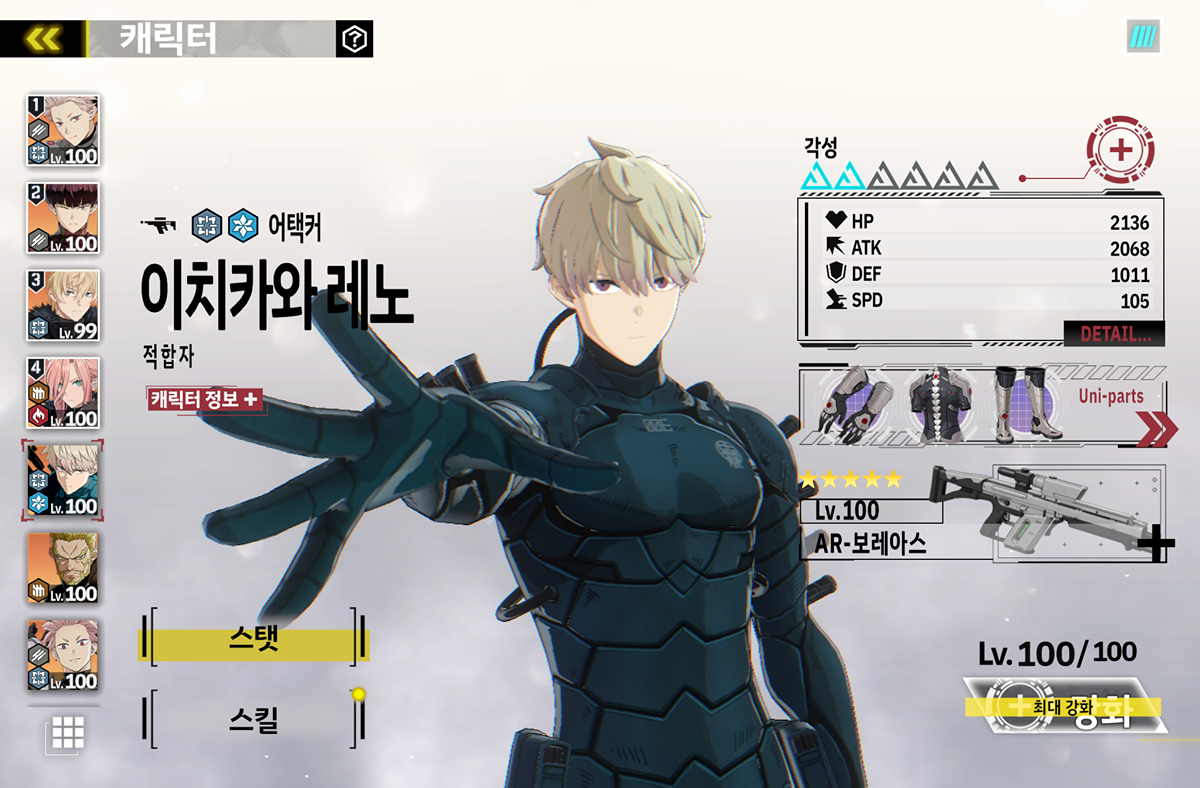Open the 캐릭터 정보 + button

click(204, 399)
